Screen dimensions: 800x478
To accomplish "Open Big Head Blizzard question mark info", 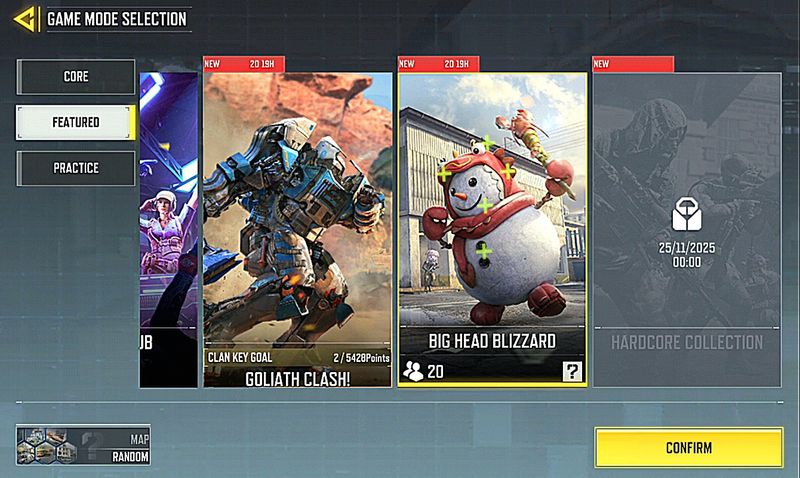I will coord(572,372).
